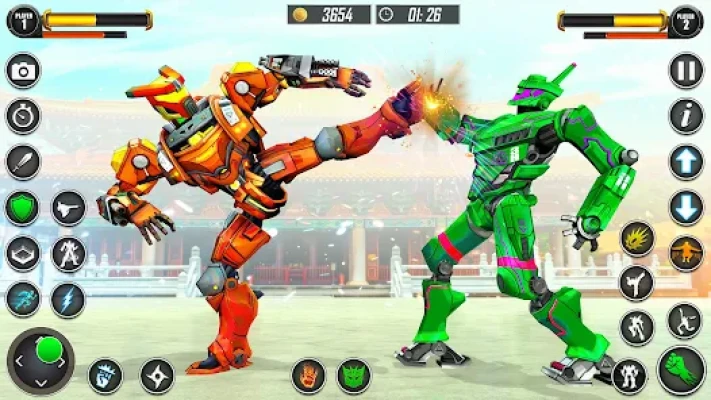This screenshot has width=711, height=400.
Task: Click the blue down arrow button
Action: click(x=685, y=208)
